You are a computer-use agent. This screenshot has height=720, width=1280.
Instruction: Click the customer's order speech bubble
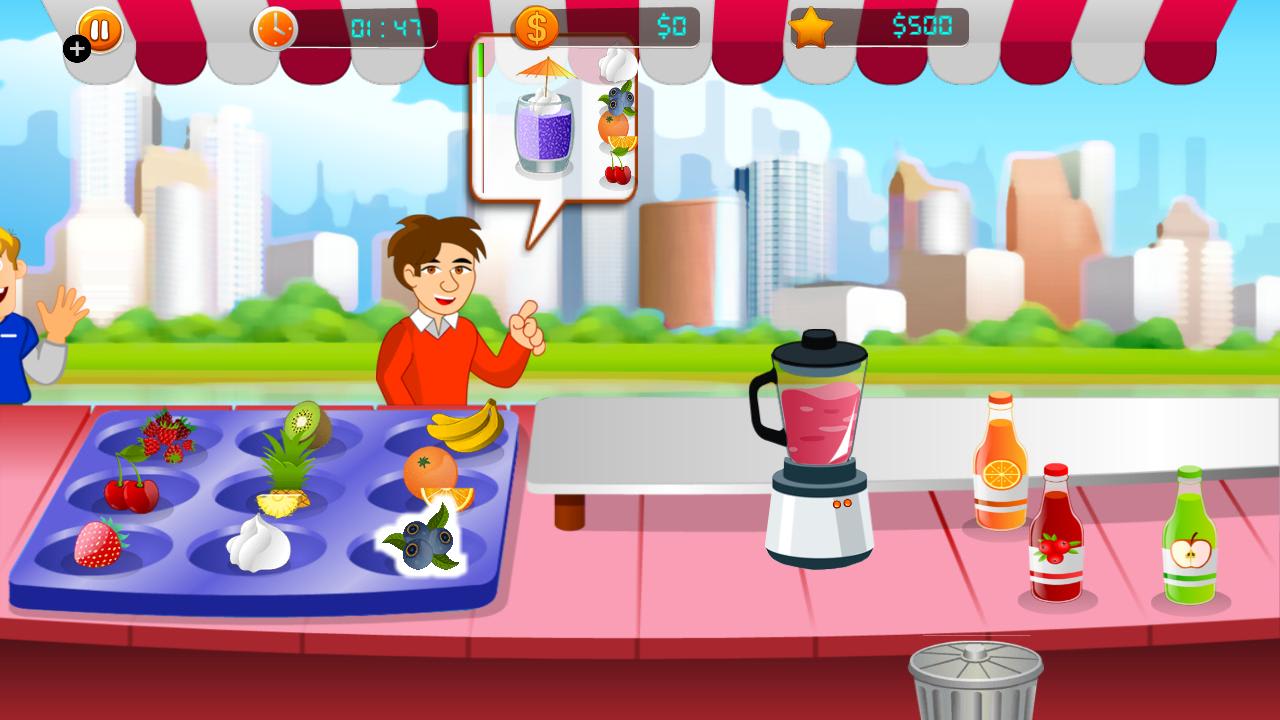tap(550, 120)
